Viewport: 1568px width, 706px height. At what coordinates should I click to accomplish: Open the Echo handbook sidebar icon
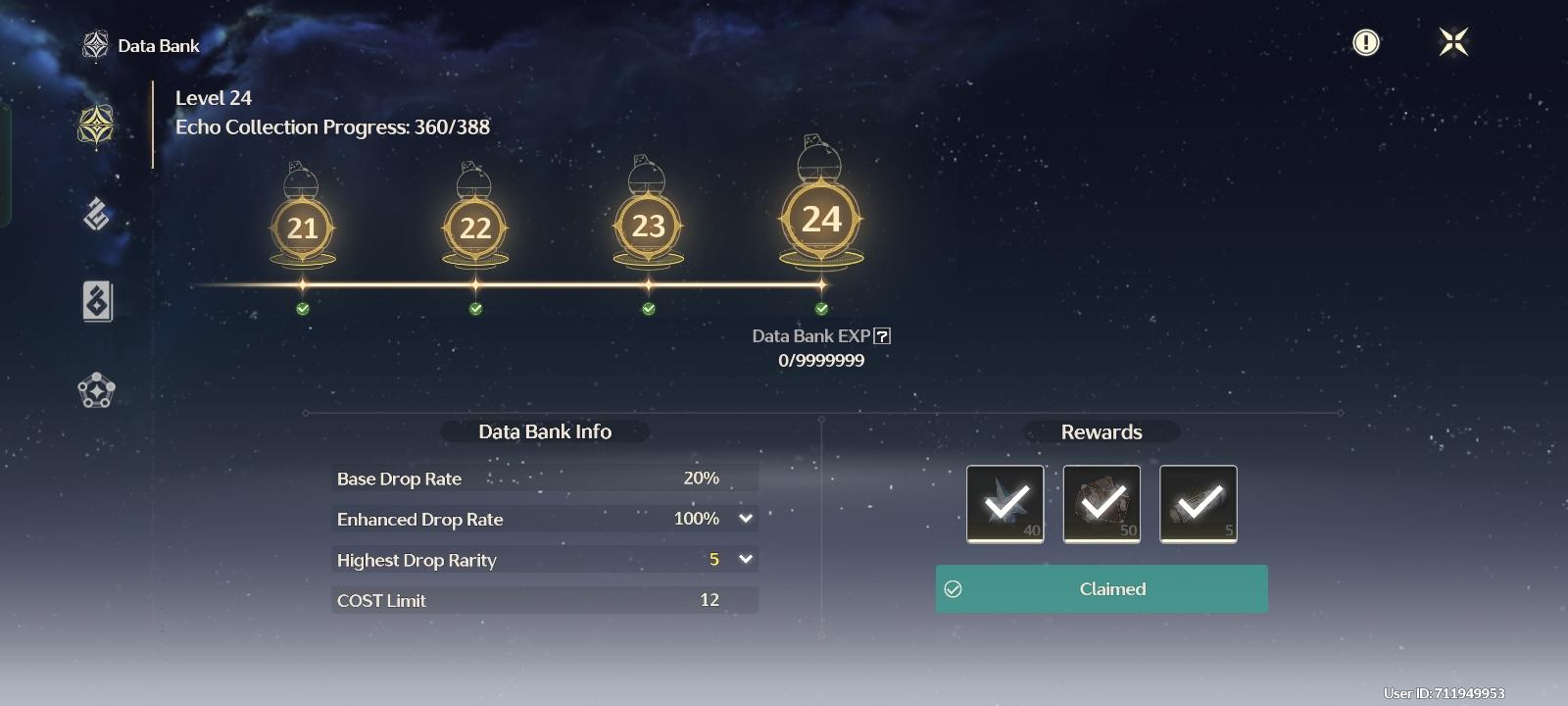[95, 302]
